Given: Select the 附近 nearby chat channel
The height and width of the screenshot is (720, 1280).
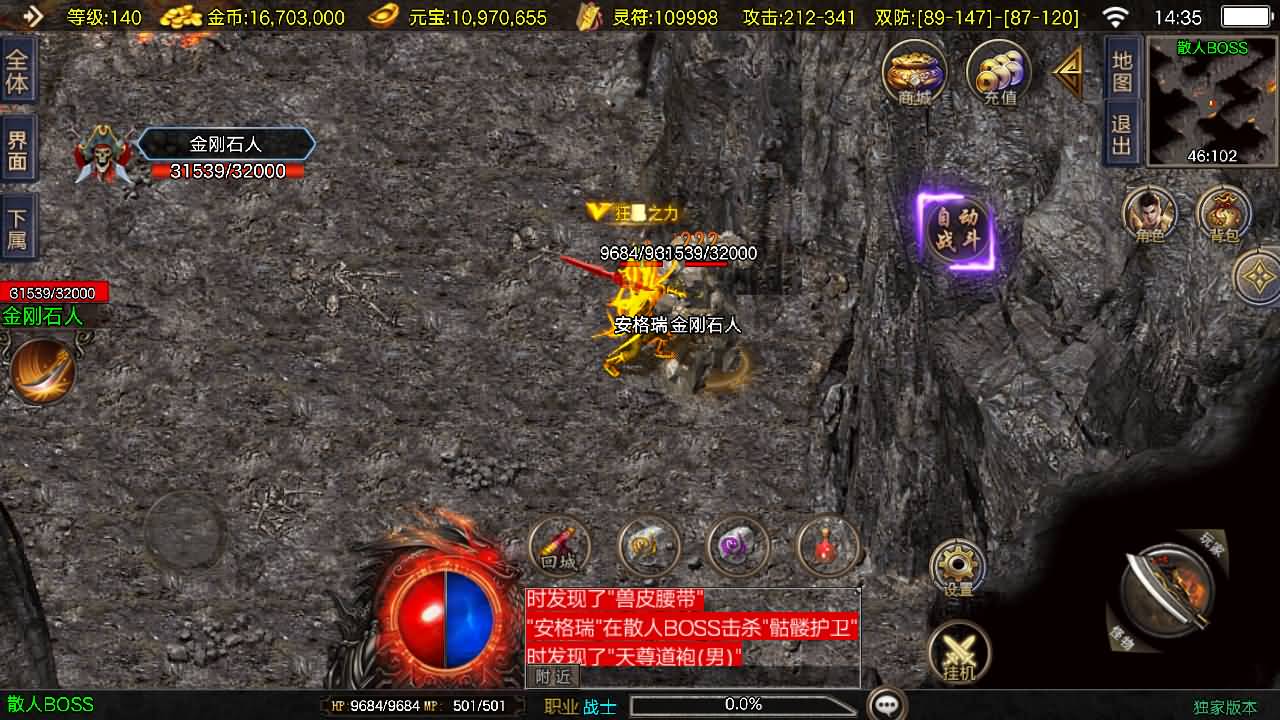Looking at the screenshot, I should pyautogui.click(x=553, y=677).
